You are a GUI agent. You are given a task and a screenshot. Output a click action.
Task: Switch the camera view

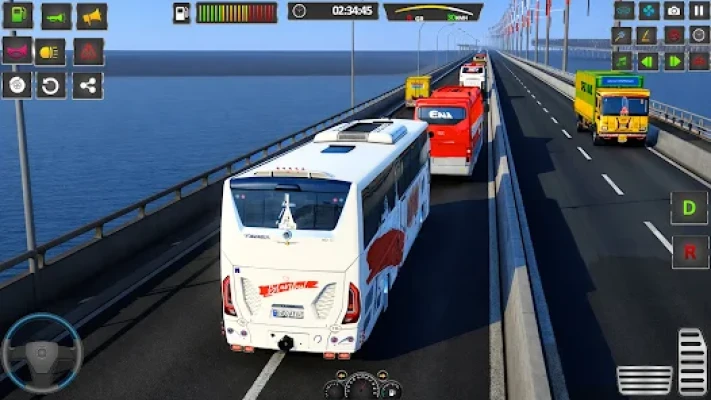click(x=674, y=11)
